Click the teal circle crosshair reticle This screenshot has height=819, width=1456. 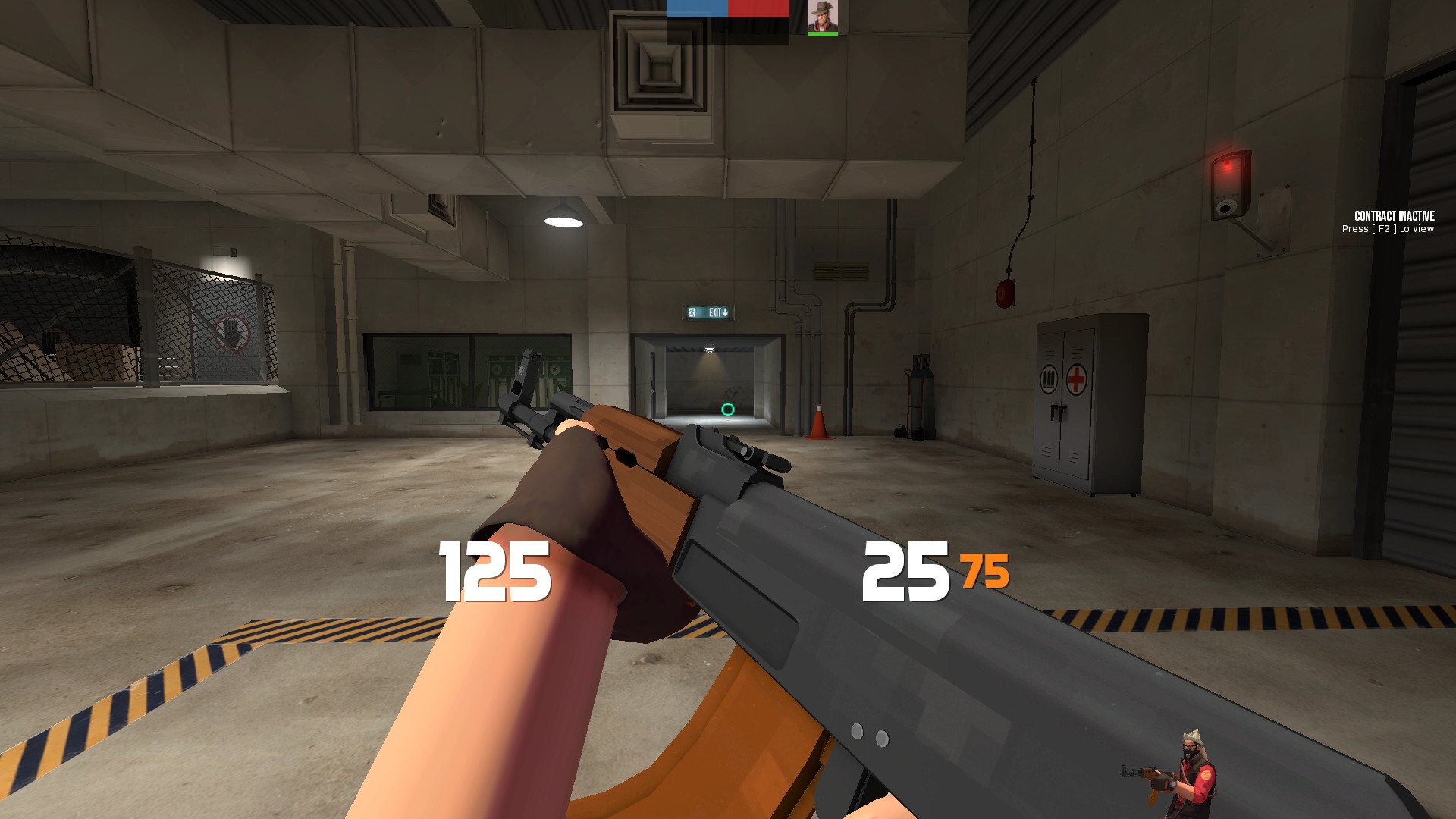click(x=726, y=409)
